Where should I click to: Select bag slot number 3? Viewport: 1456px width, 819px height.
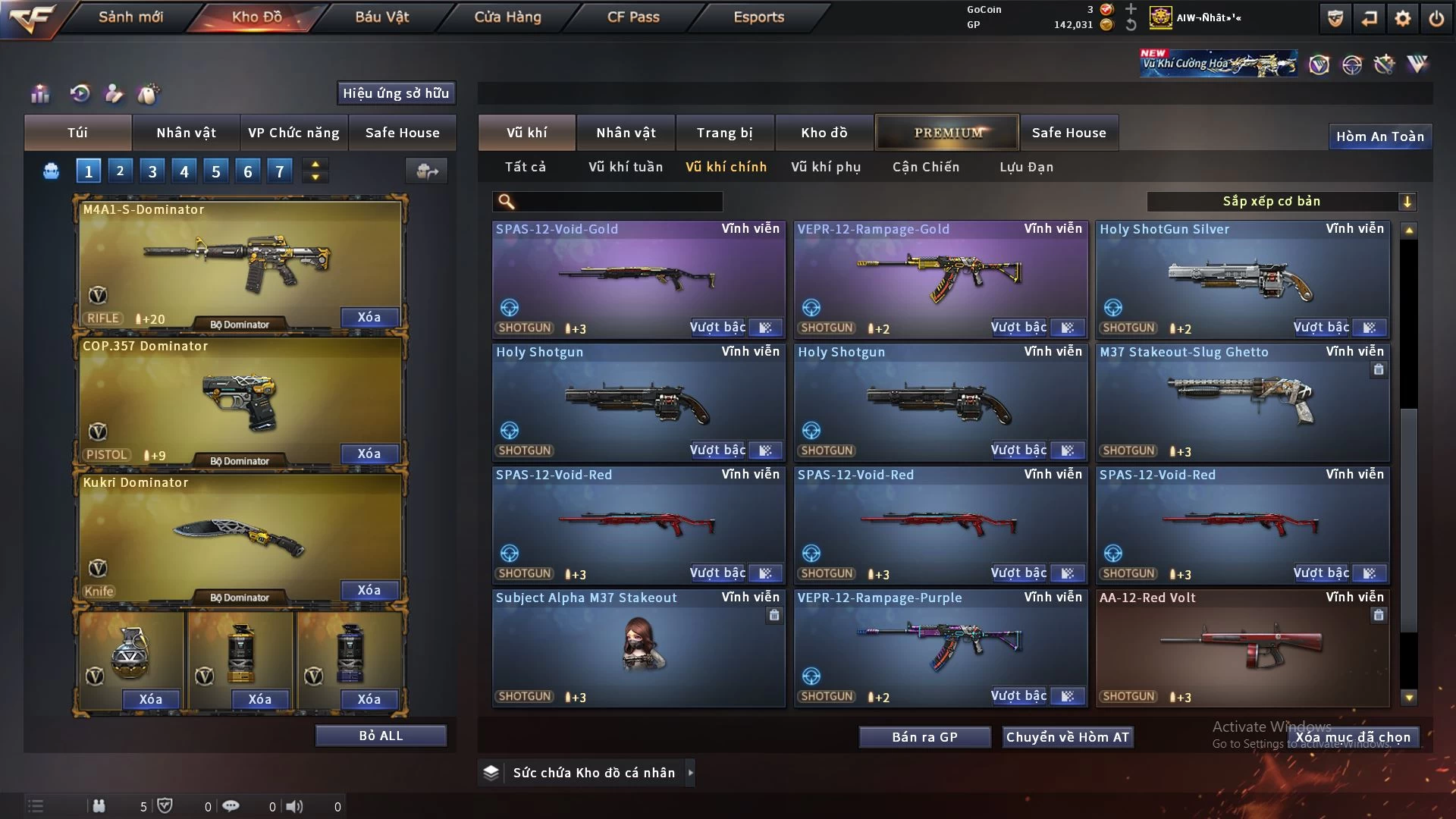pos(152,171)
